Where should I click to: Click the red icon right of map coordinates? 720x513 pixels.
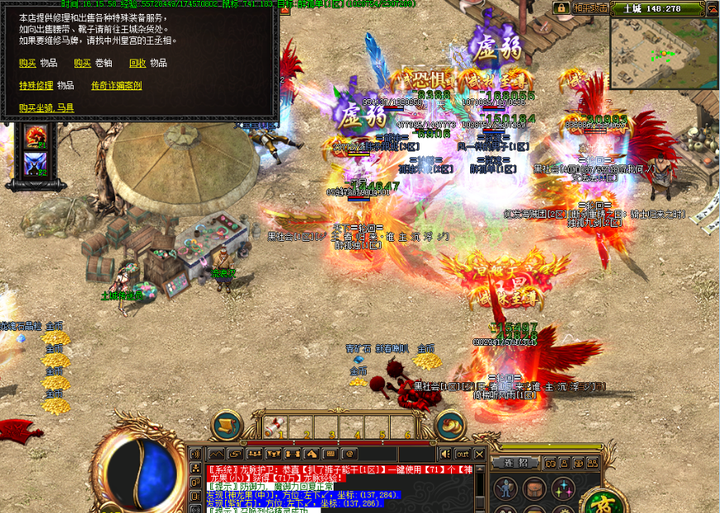(712, 9)
